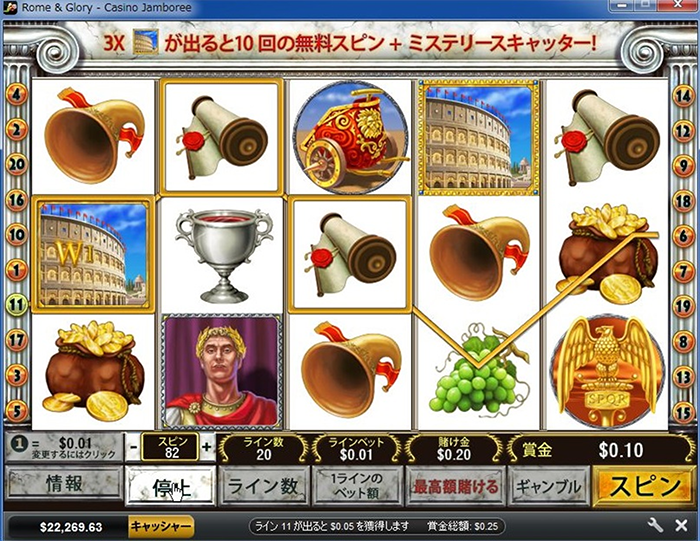Decrease auto-spin count with minus button
This screenshot has height=541, width=700.
tap(134, 447)
